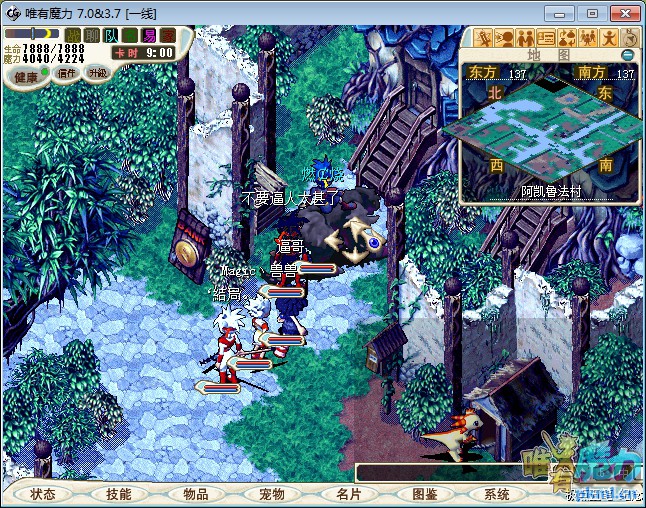This screenshot has width=646, height=508.
Task: Open the 系统 system menu
Action: coord(497,494)
